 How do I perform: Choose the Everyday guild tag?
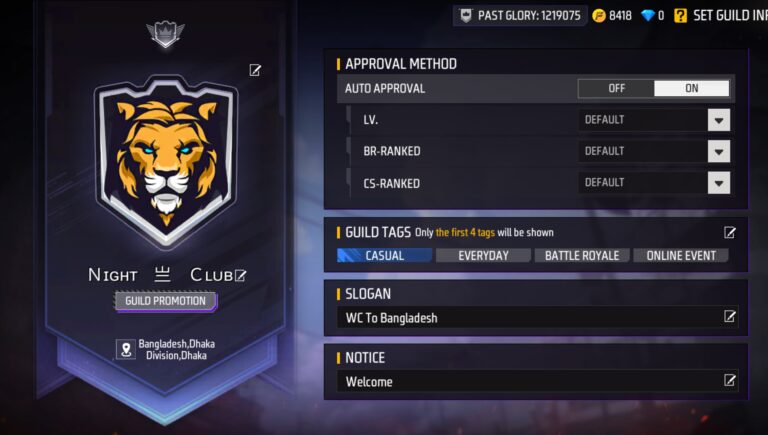coord(483,255)
